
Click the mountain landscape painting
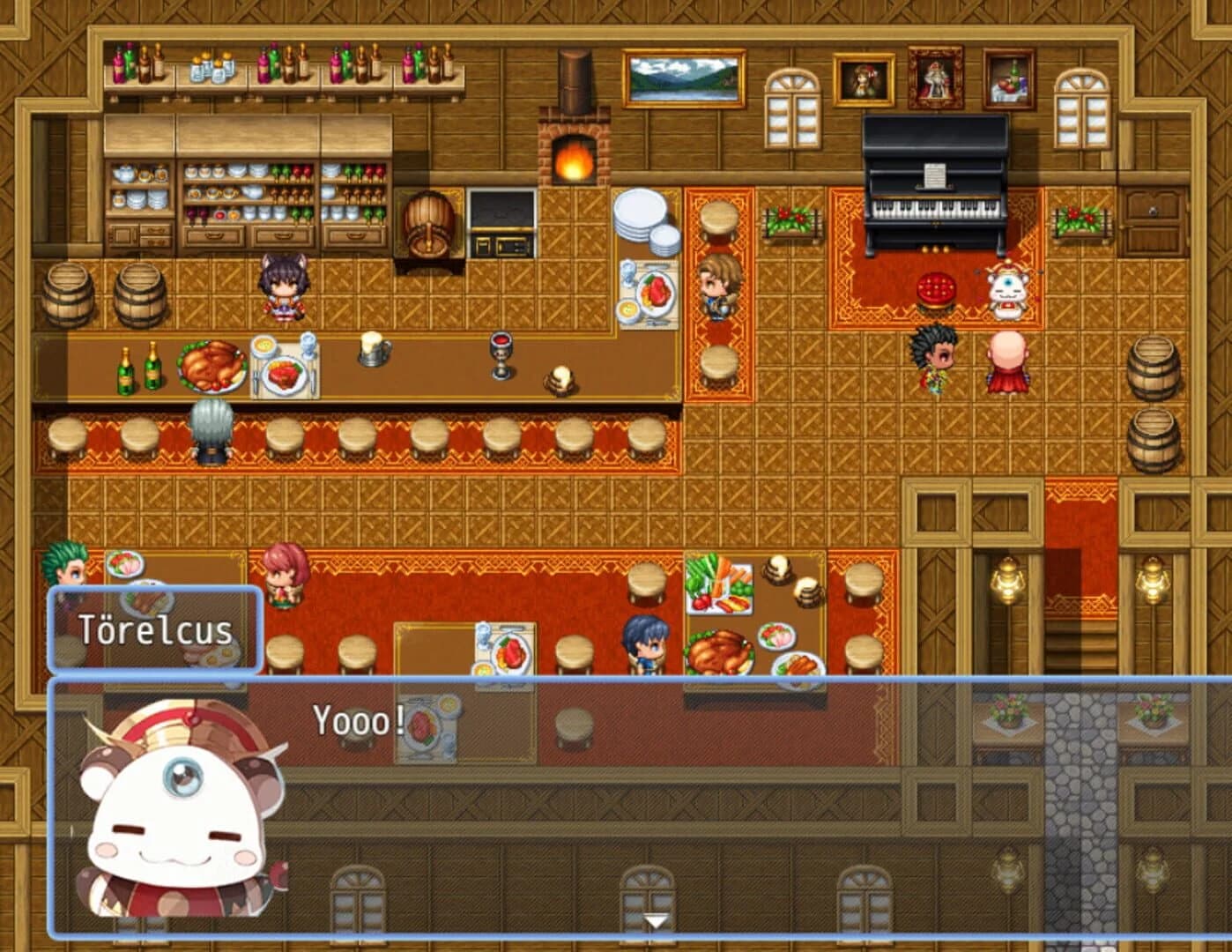point(683,79)
